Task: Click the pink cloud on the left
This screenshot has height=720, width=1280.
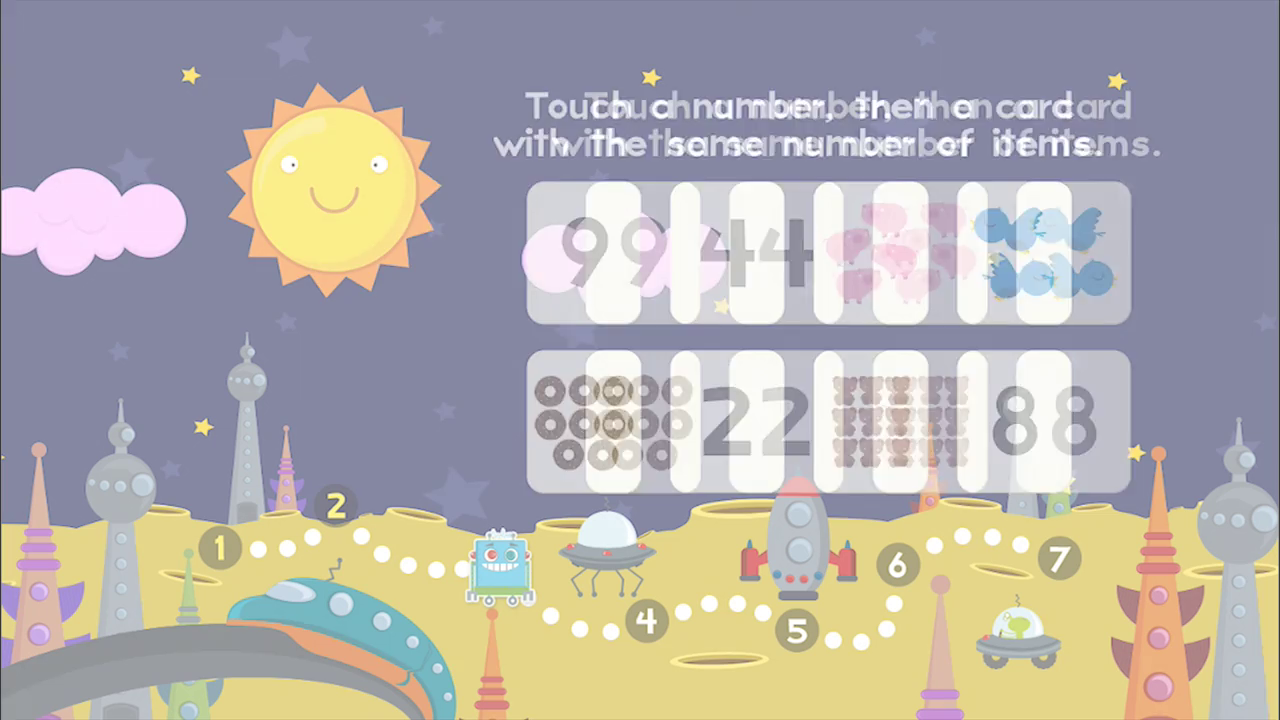Action: [95, 215]
